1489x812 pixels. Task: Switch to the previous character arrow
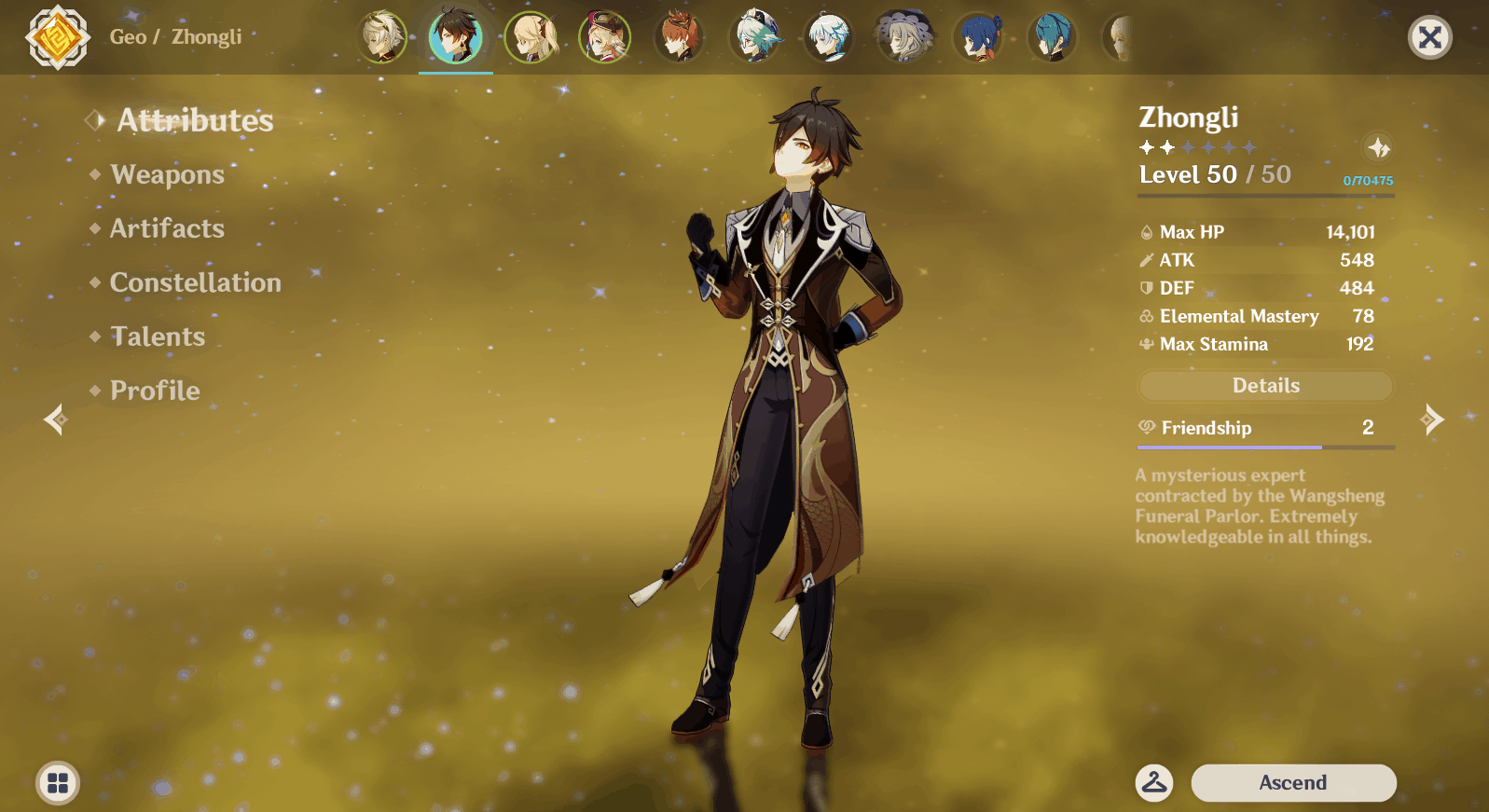coord(56,420)
